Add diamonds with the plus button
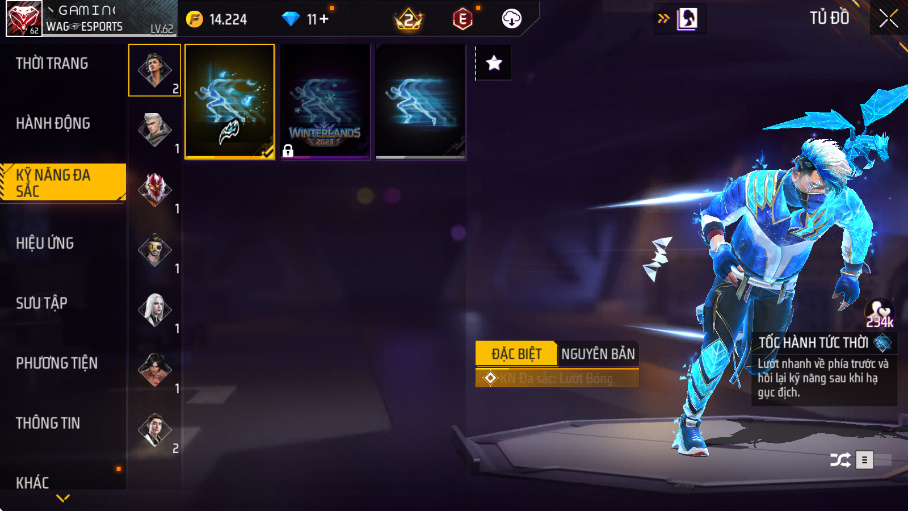The width and height of the screenshot is (908, 511). (323, 19)
